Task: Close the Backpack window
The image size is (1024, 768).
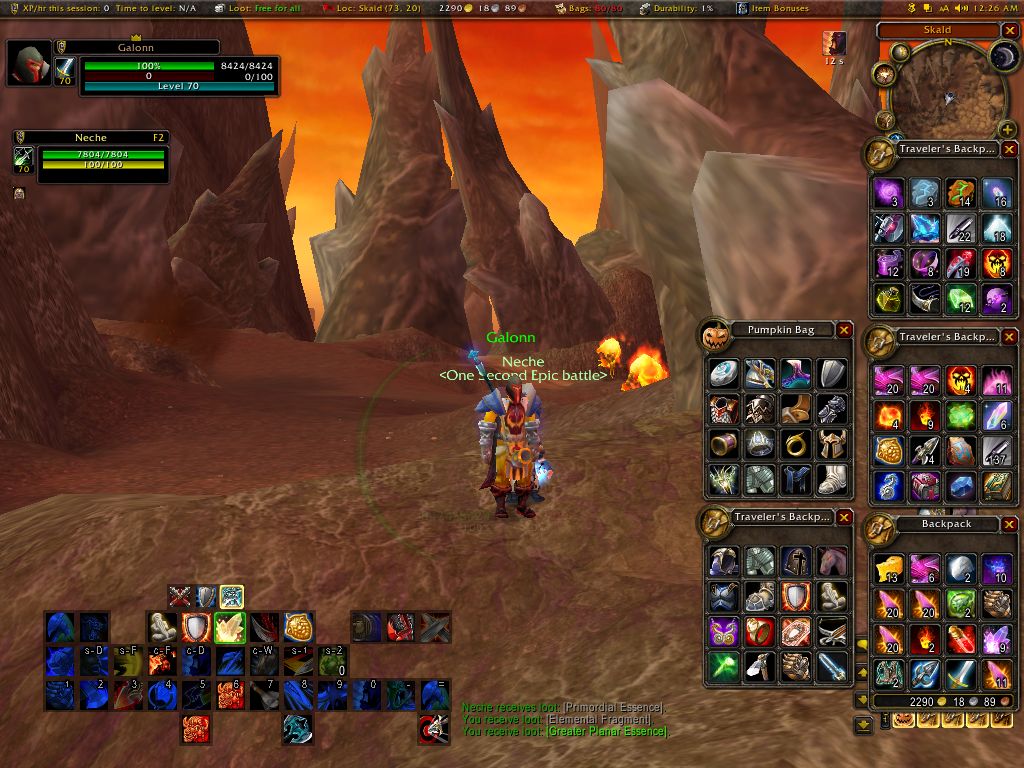Action: (x=1009, y=524)
